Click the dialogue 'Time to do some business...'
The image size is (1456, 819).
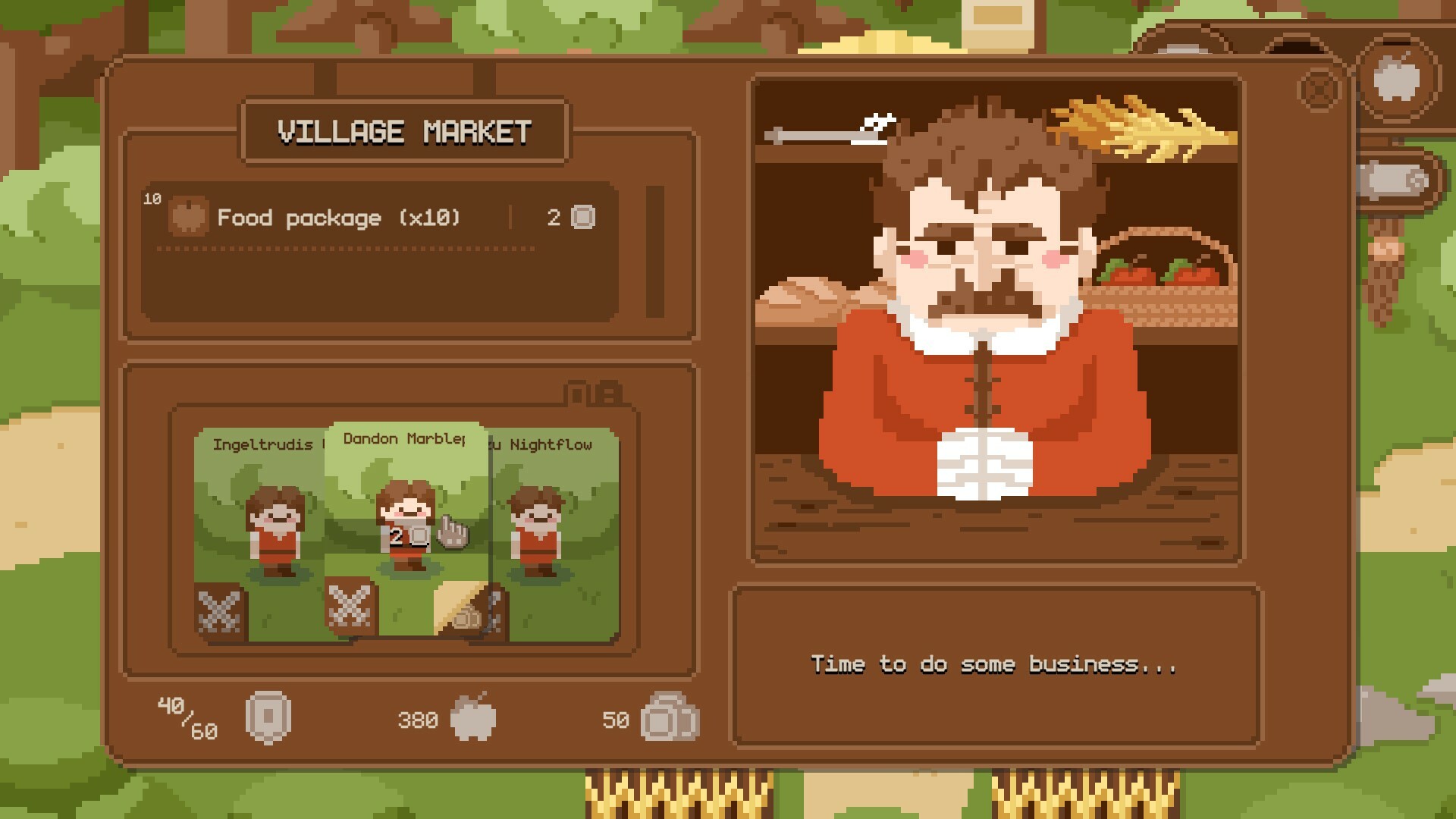tap(993, 665)
